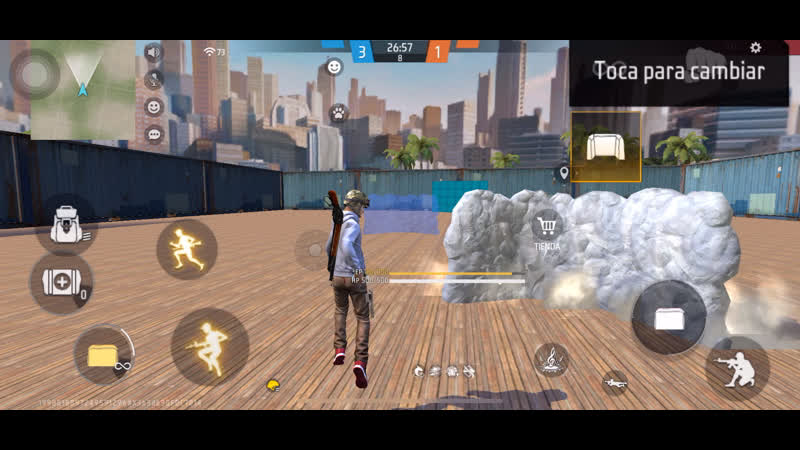This screenshot has width=800, height=450.
Task: Tap the small yellow helmet icon
Action: (x=272, y=385)
